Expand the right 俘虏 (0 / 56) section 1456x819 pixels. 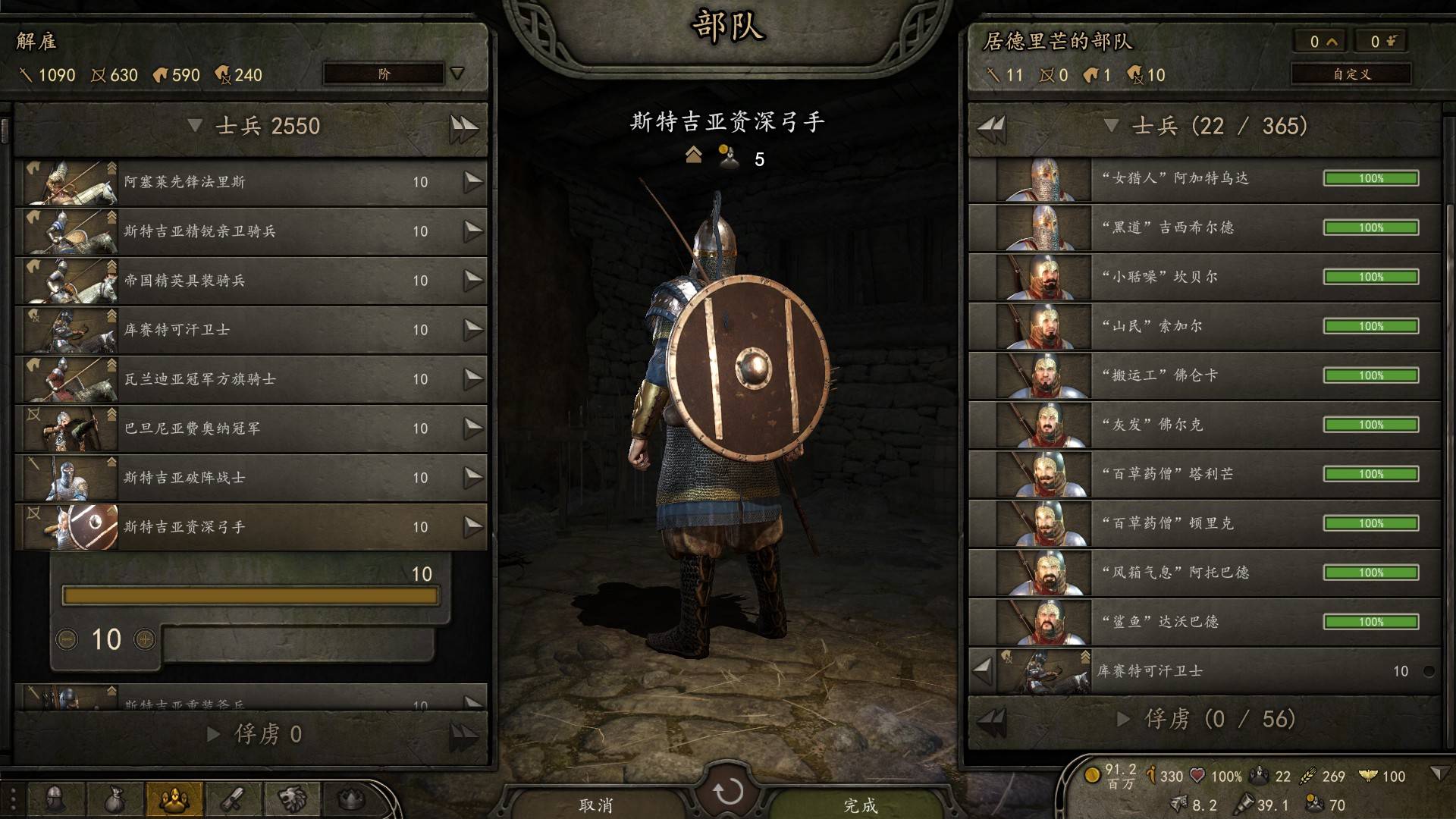coord(1124,719)
